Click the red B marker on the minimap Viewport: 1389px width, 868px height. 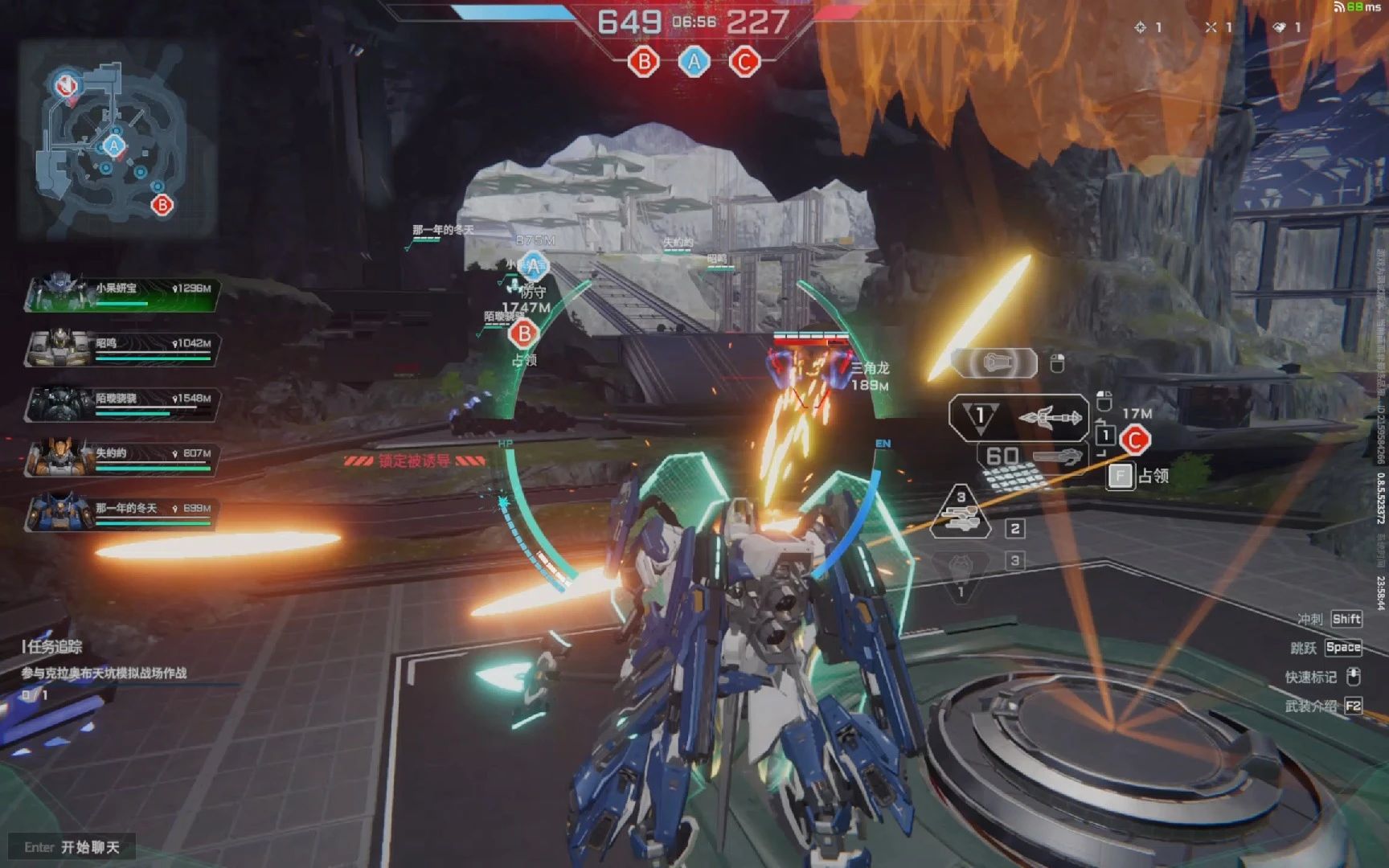162,205
